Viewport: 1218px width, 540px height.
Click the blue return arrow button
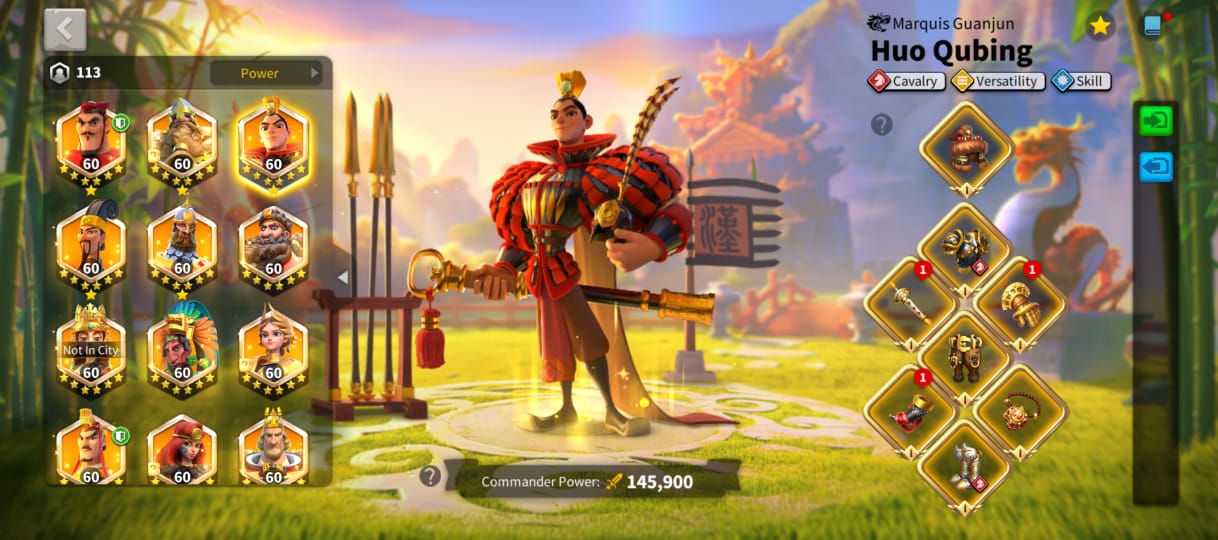[x=1156, y=167]
